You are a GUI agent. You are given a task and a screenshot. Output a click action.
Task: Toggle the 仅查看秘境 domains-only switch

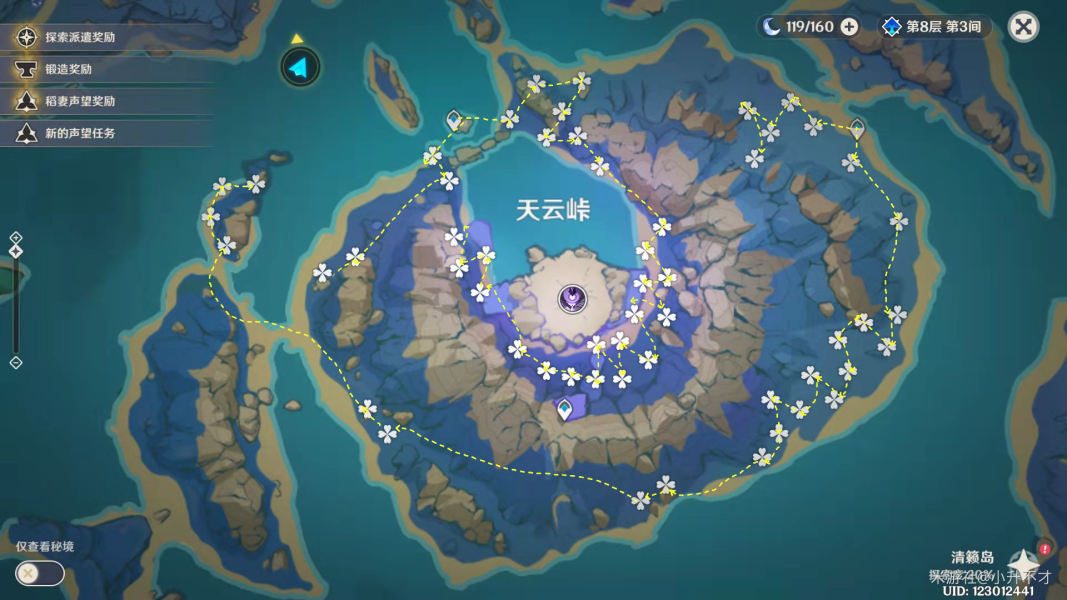click(40, 573)
